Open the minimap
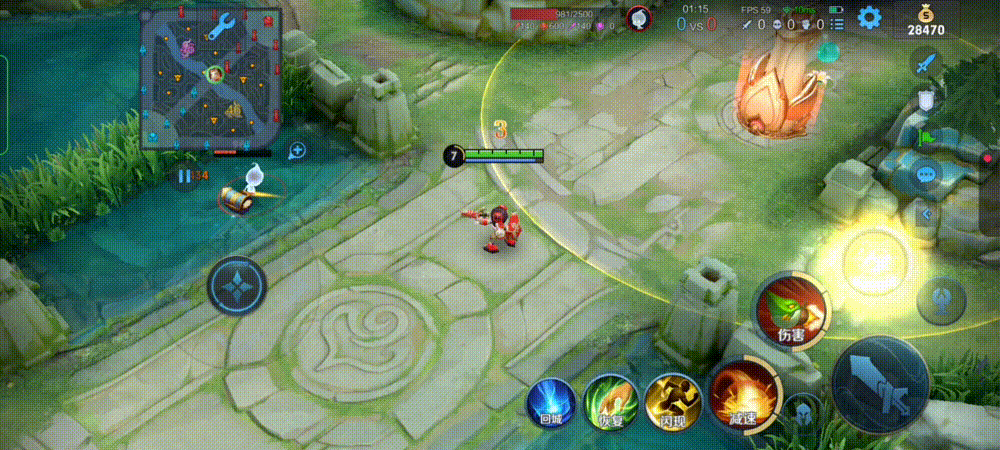The width and height of the screenshot is (1000, 450). pyautogui.click(x=211, y=78)
